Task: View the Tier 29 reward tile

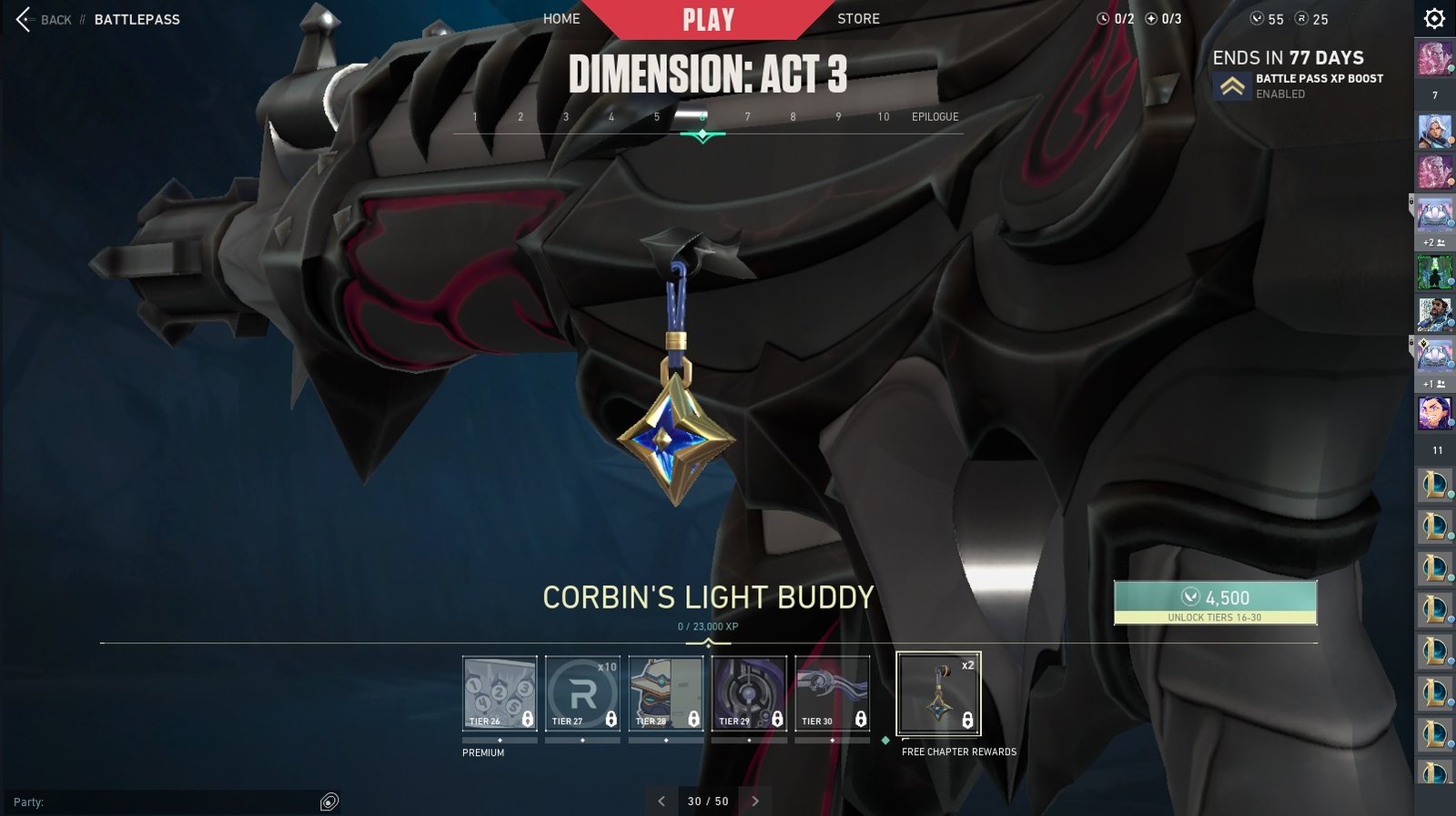Action: pyautogui.click(x=749, y=694)
